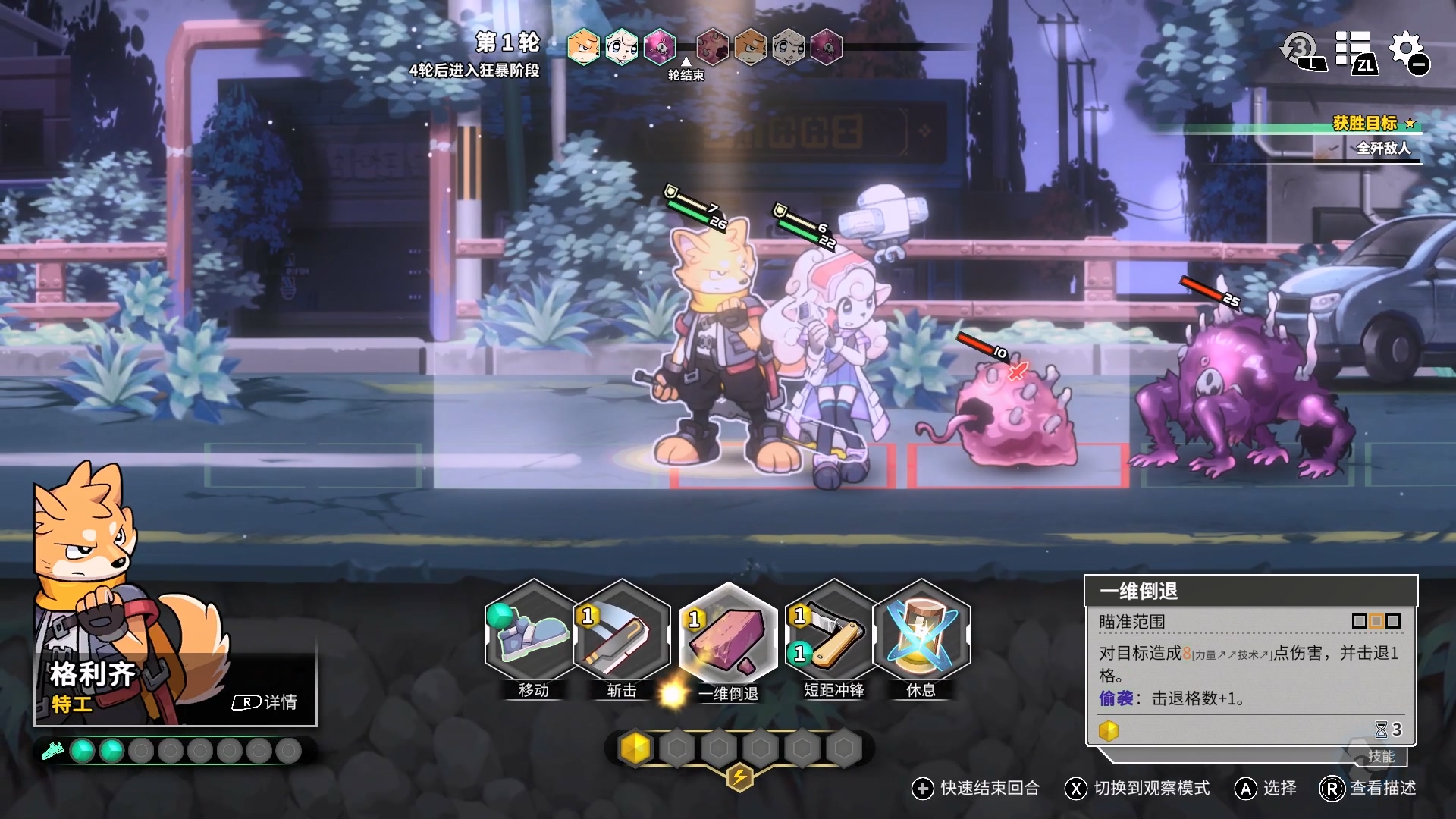Click the 查看描述 view description option
Viewport: 1456px width, 819px height.
coord(1369,789)
